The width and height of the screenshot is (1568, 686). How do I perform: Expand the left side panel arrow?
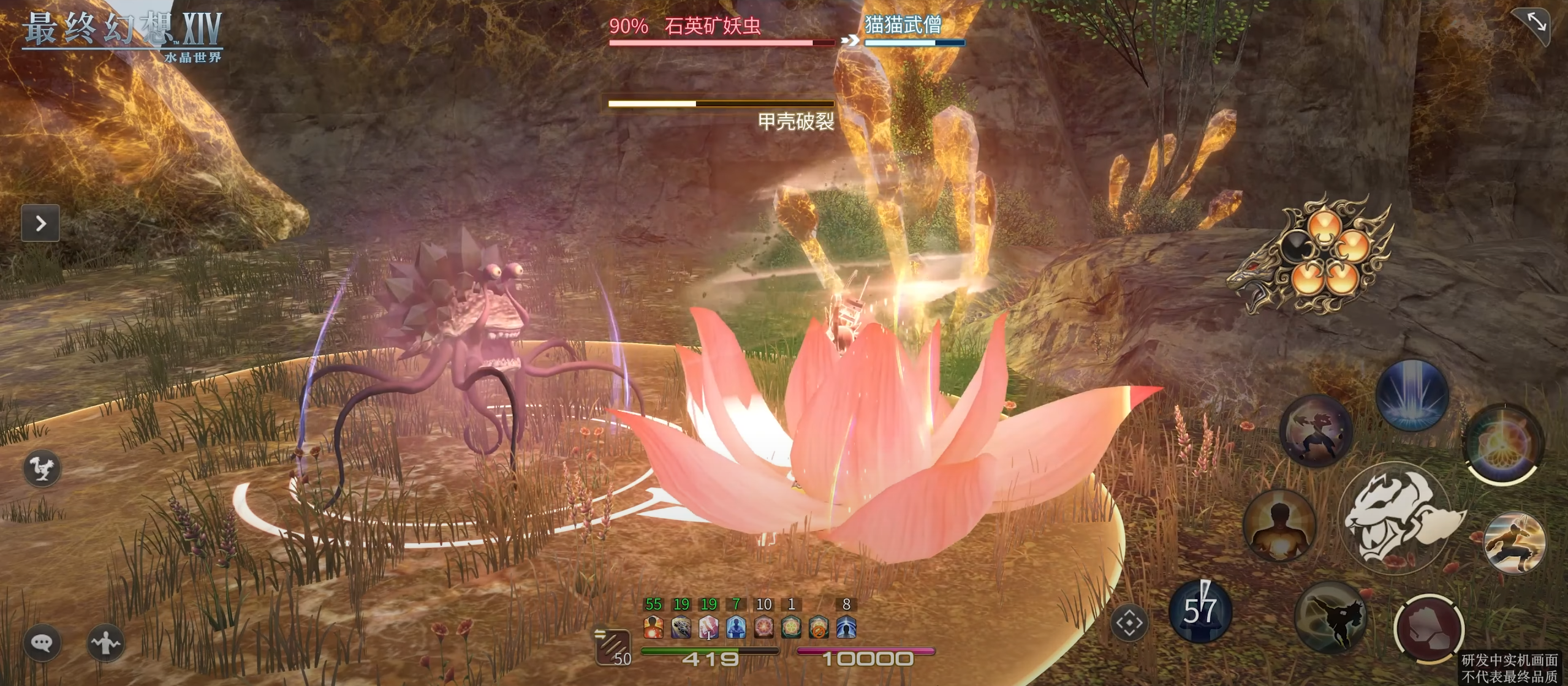pos(40,223)
